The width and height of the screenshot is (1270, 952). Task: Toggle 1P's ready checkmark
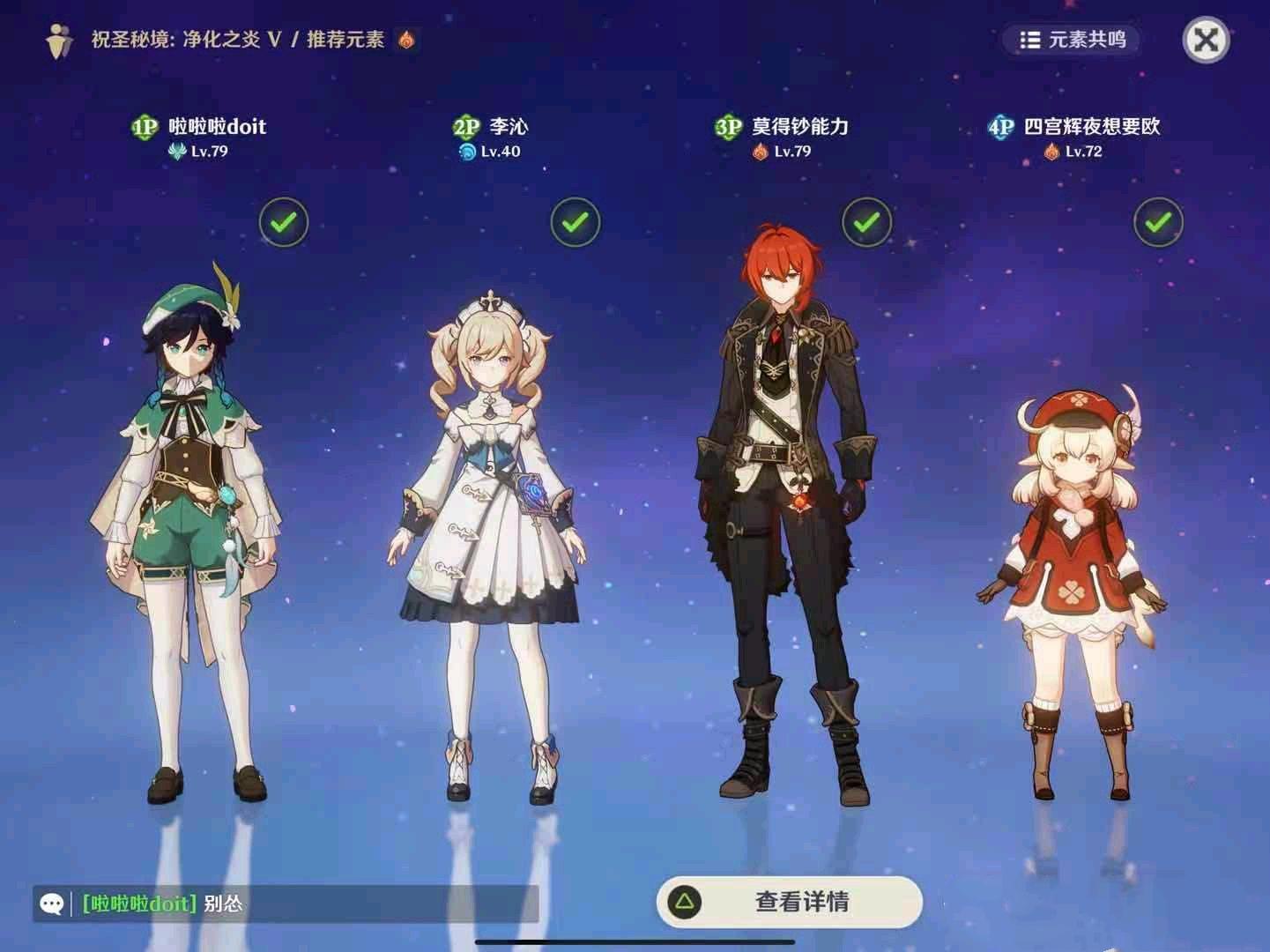click(x=282, y=222)
